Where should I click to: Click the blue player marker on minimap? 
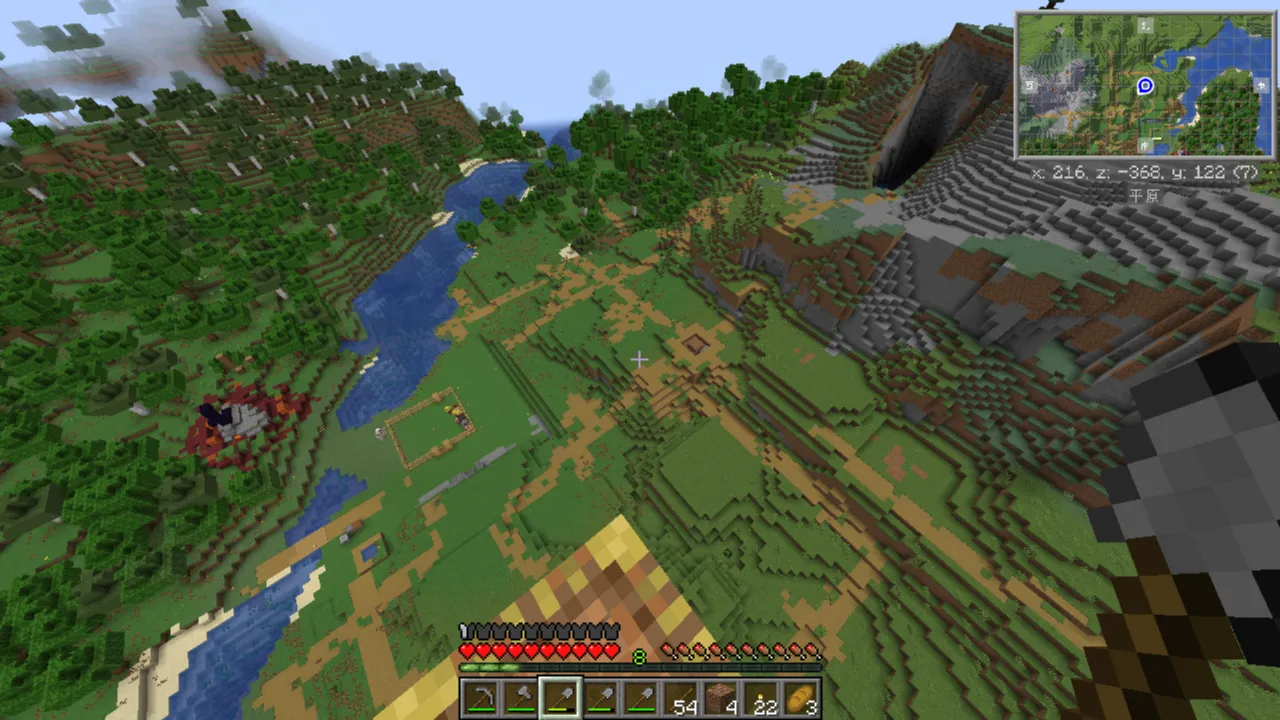1146,86
